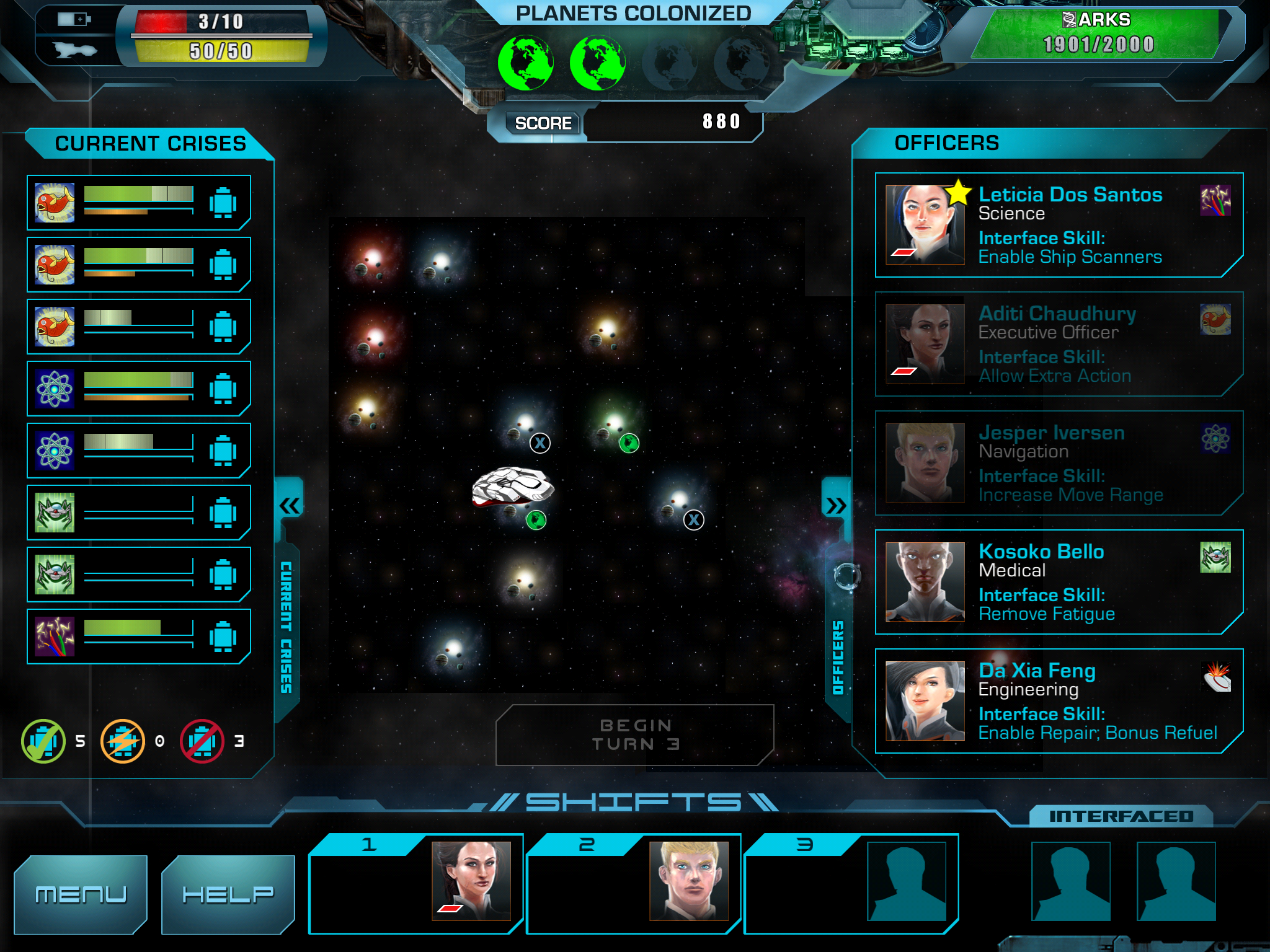The image size is (1270, 952).
Task: Select officer Leticia Dos Santos
Action: (1058, 225)
